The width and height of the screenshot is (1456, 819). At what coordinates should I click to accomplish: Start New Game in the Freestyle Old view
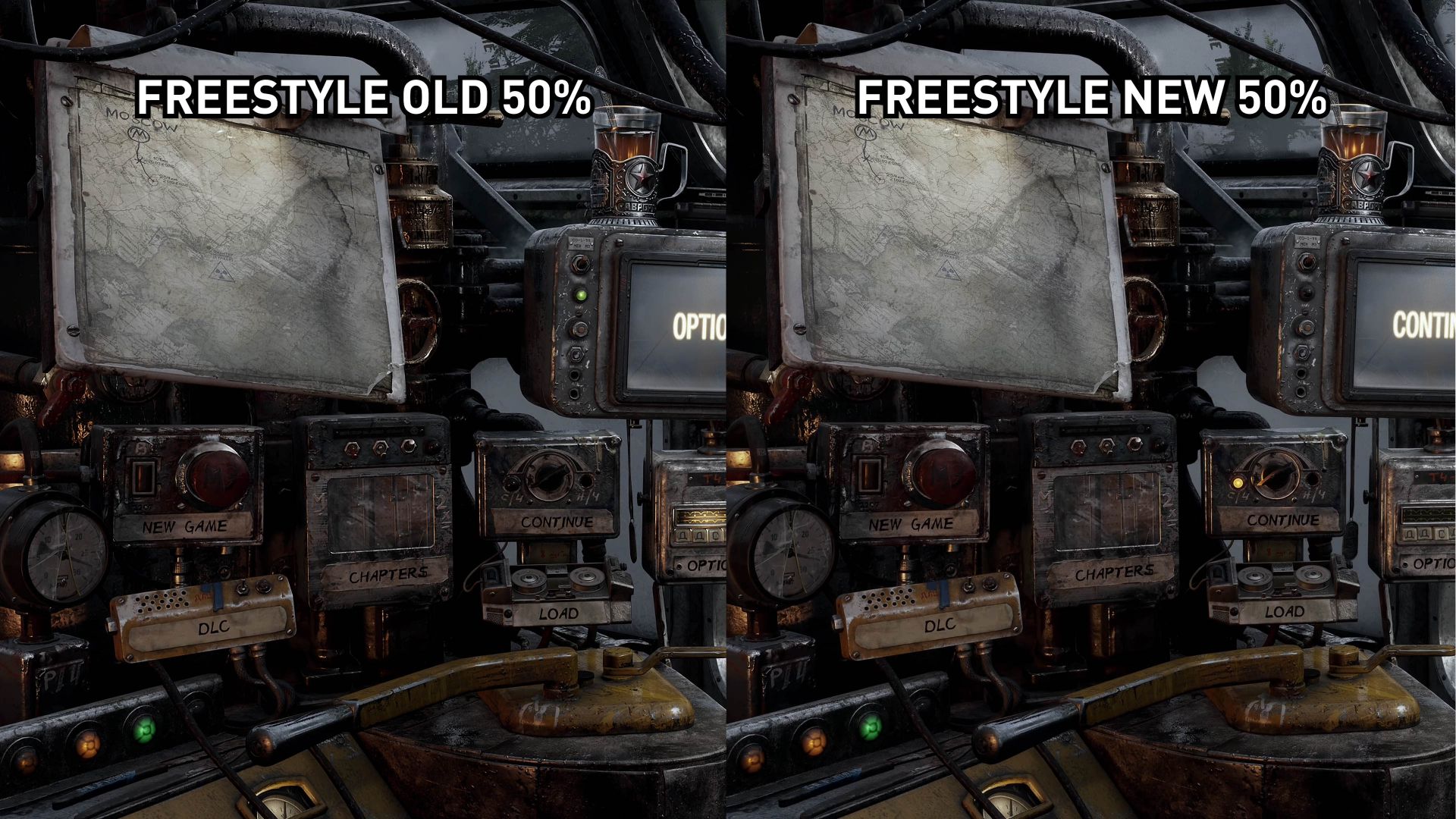[184, 526]
